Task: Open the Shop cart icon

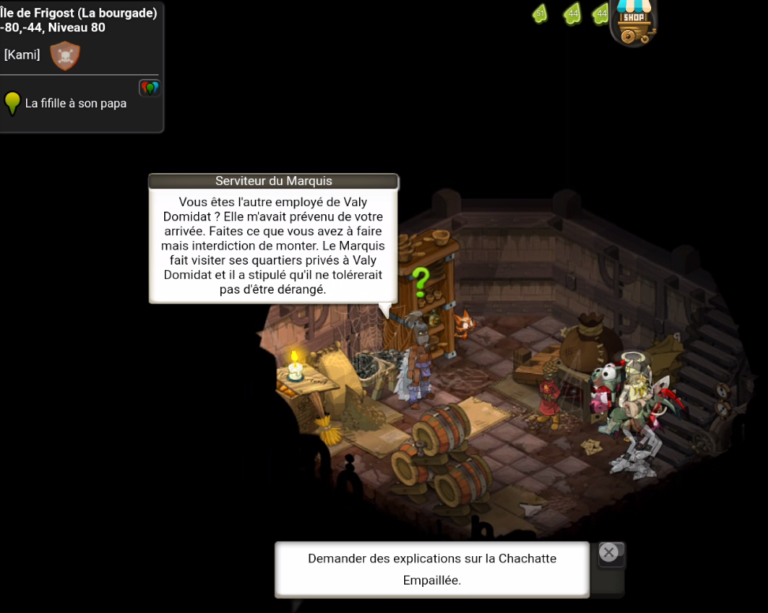Action: pyautogui.click(x=632, y=22)
